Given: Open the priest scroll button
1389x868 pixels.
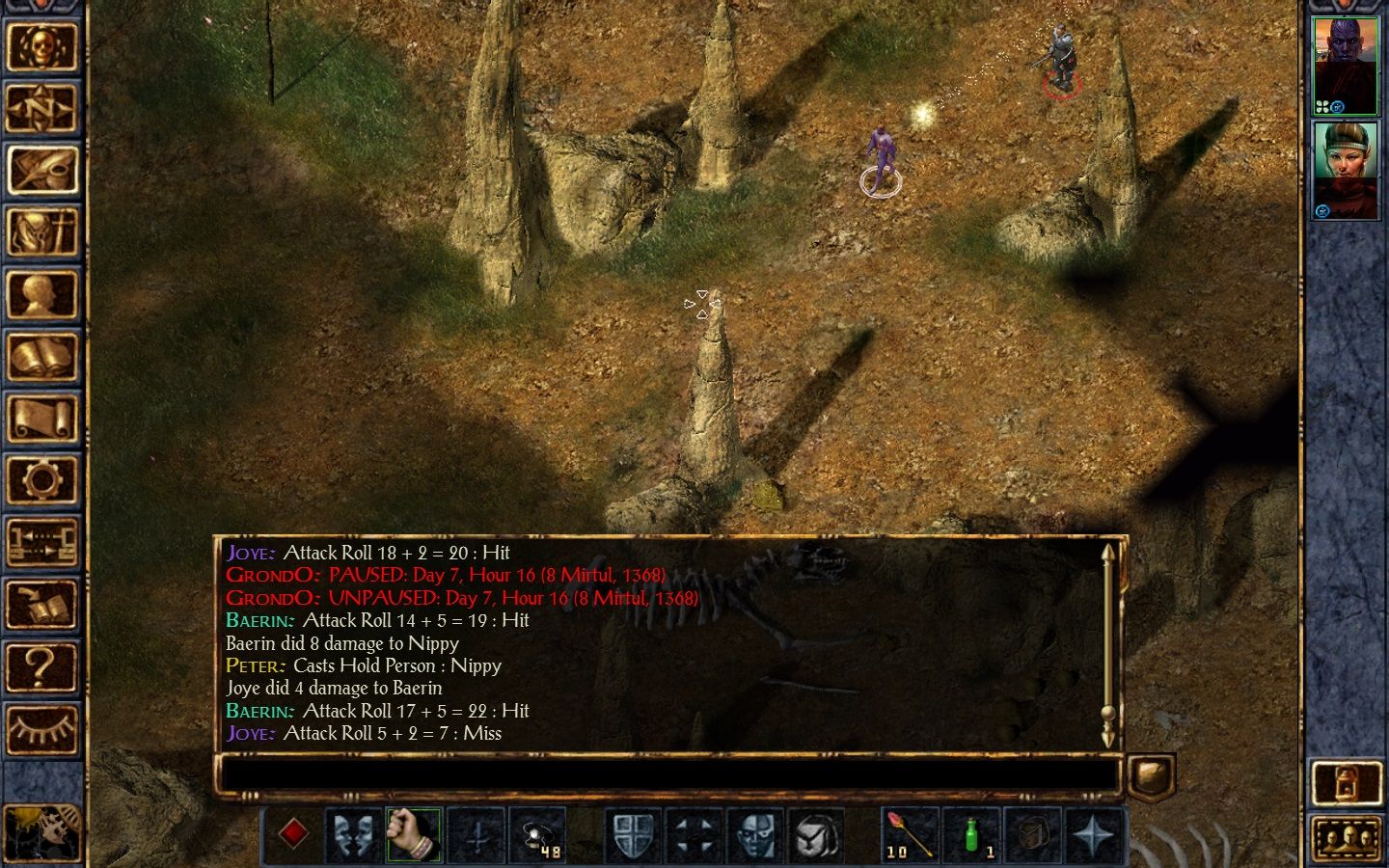Looking at the screenshot, I should click(x=41, y=418).
